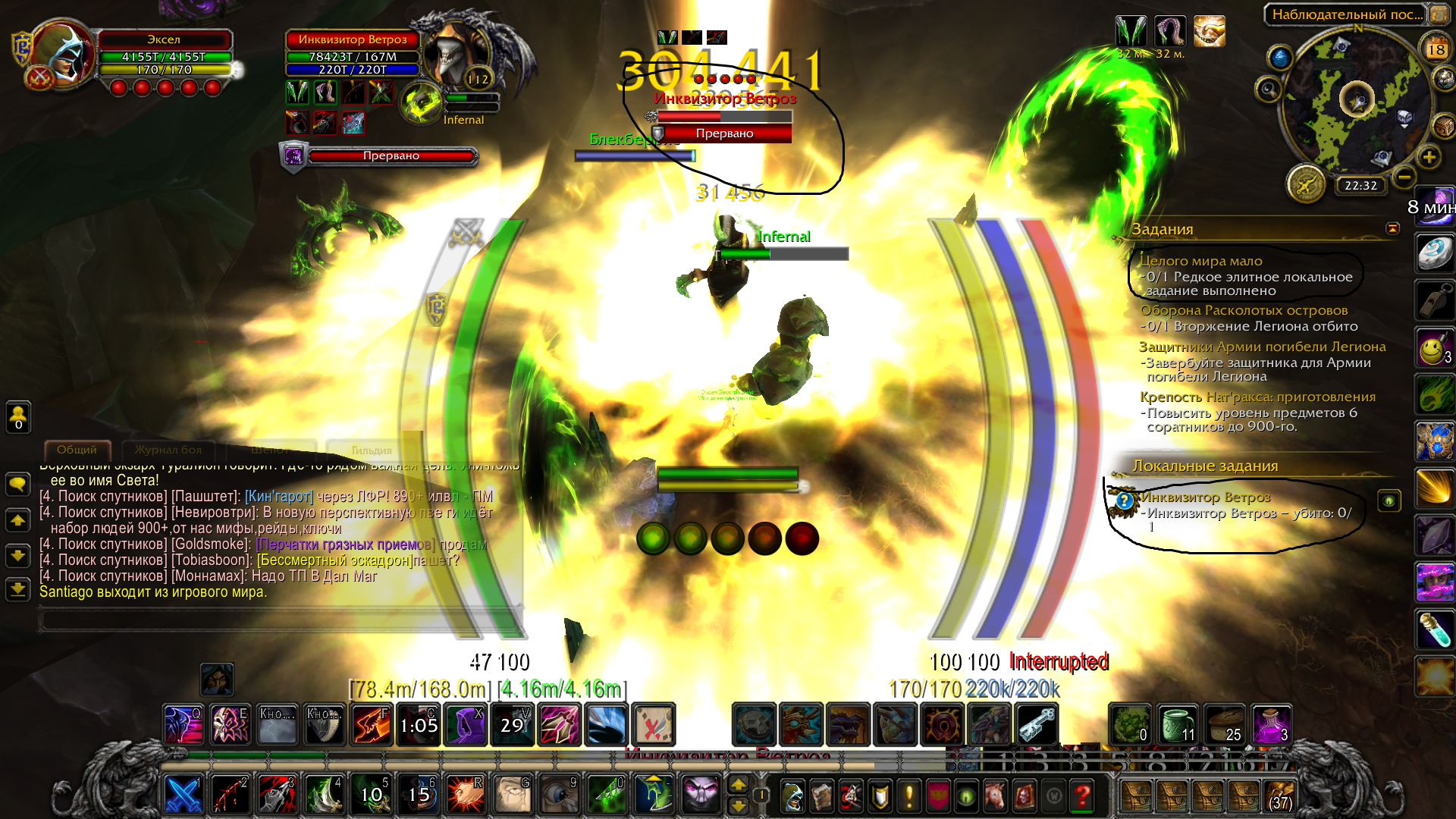Activate the crossed blue swords ability
1456x819 pixels.
pos(183,795)
